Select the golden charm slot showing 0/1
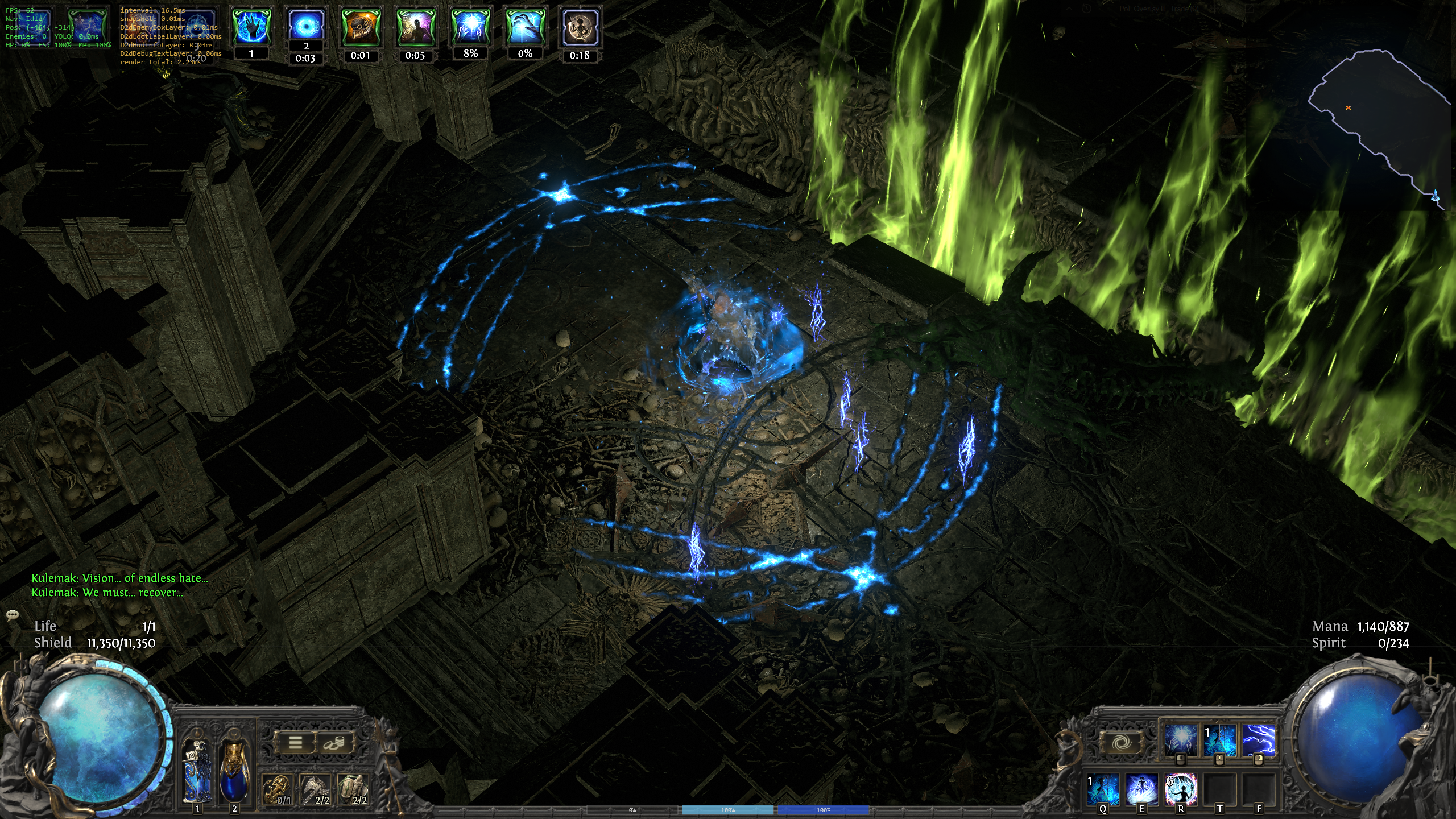Screen dimensions: 1456x819 coord(277,789)
